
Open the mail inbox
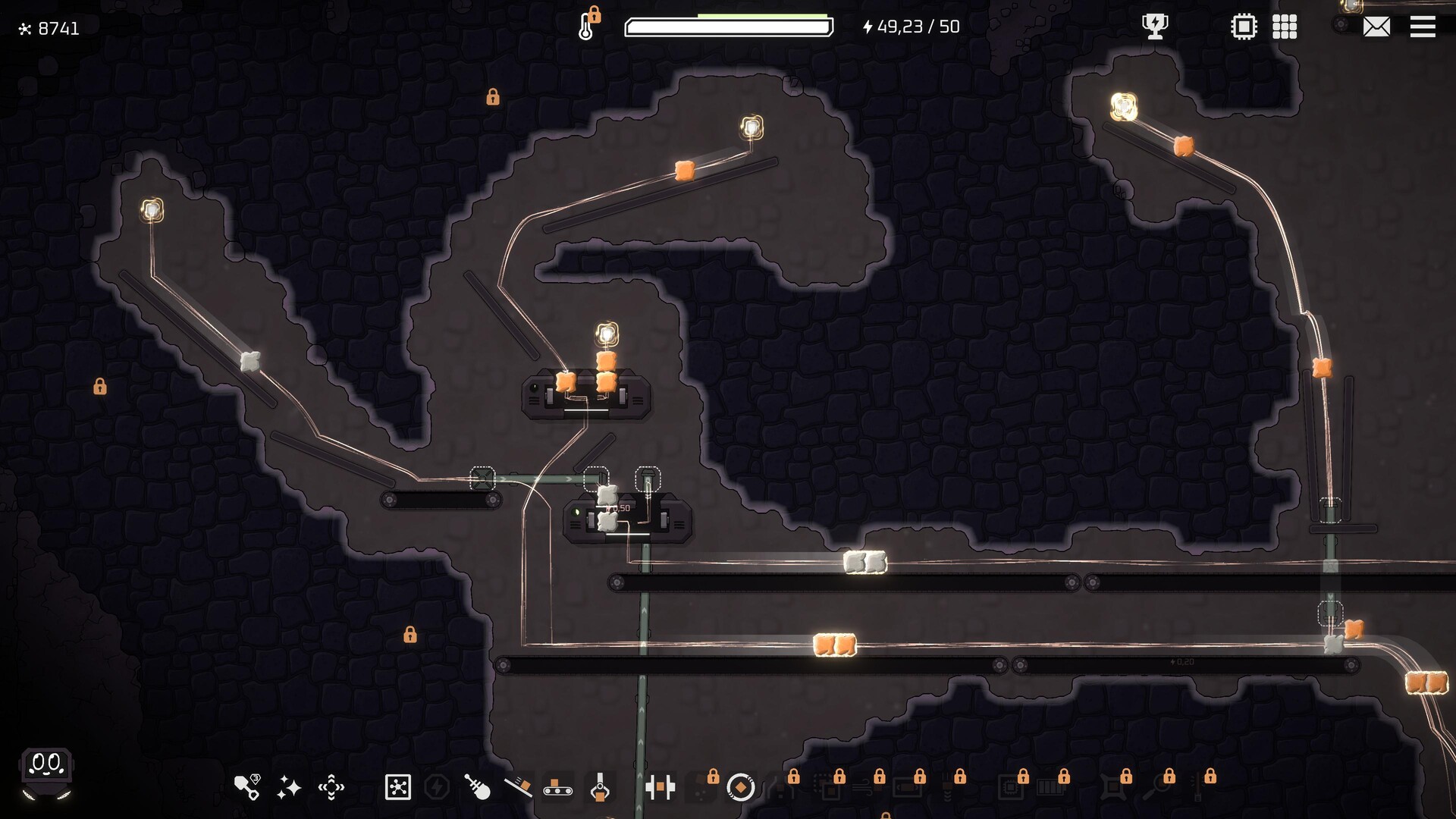point(1376,27)
